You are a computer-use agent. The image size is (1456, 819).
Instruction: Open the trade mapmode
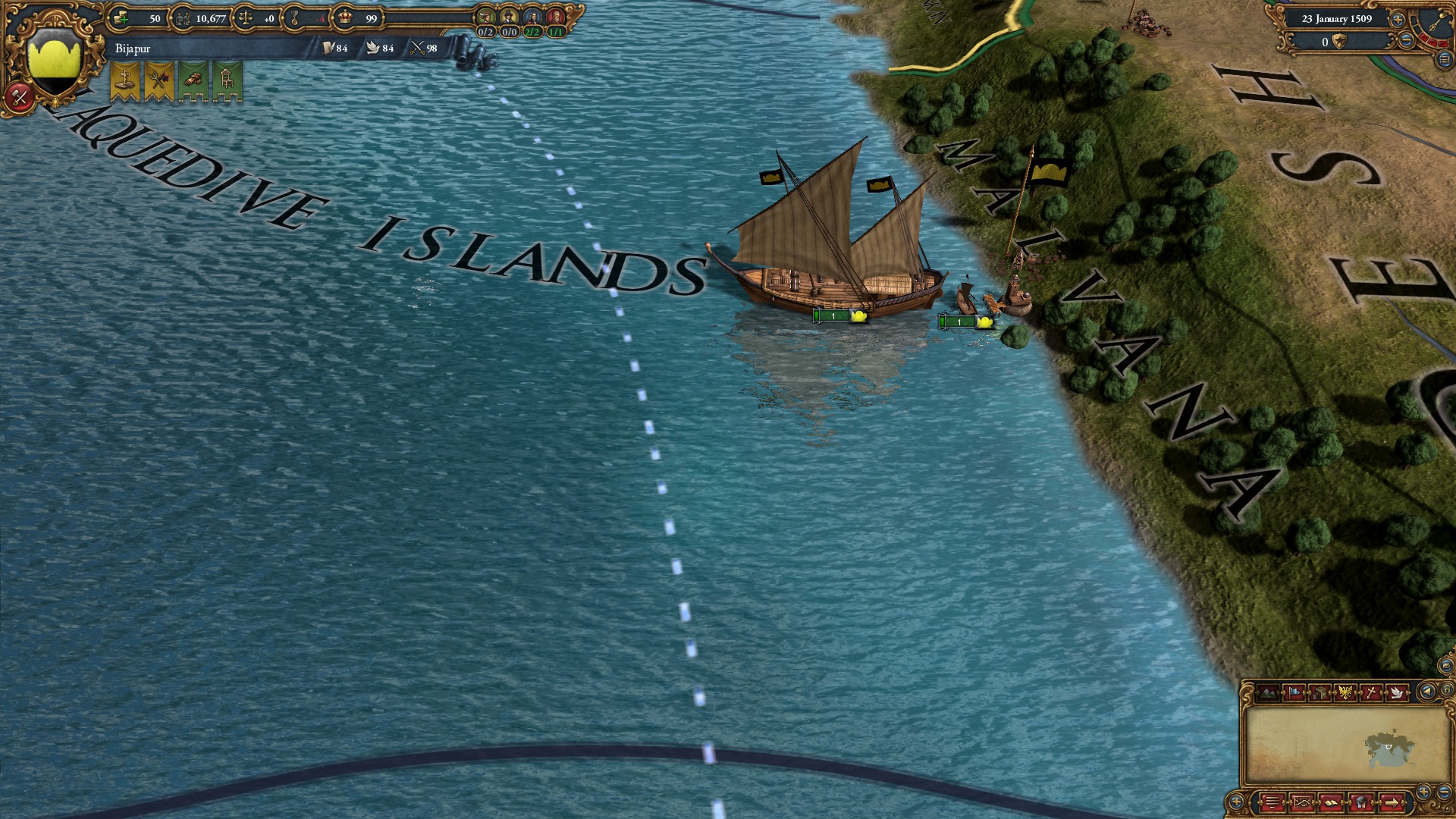pos(1319,691)
